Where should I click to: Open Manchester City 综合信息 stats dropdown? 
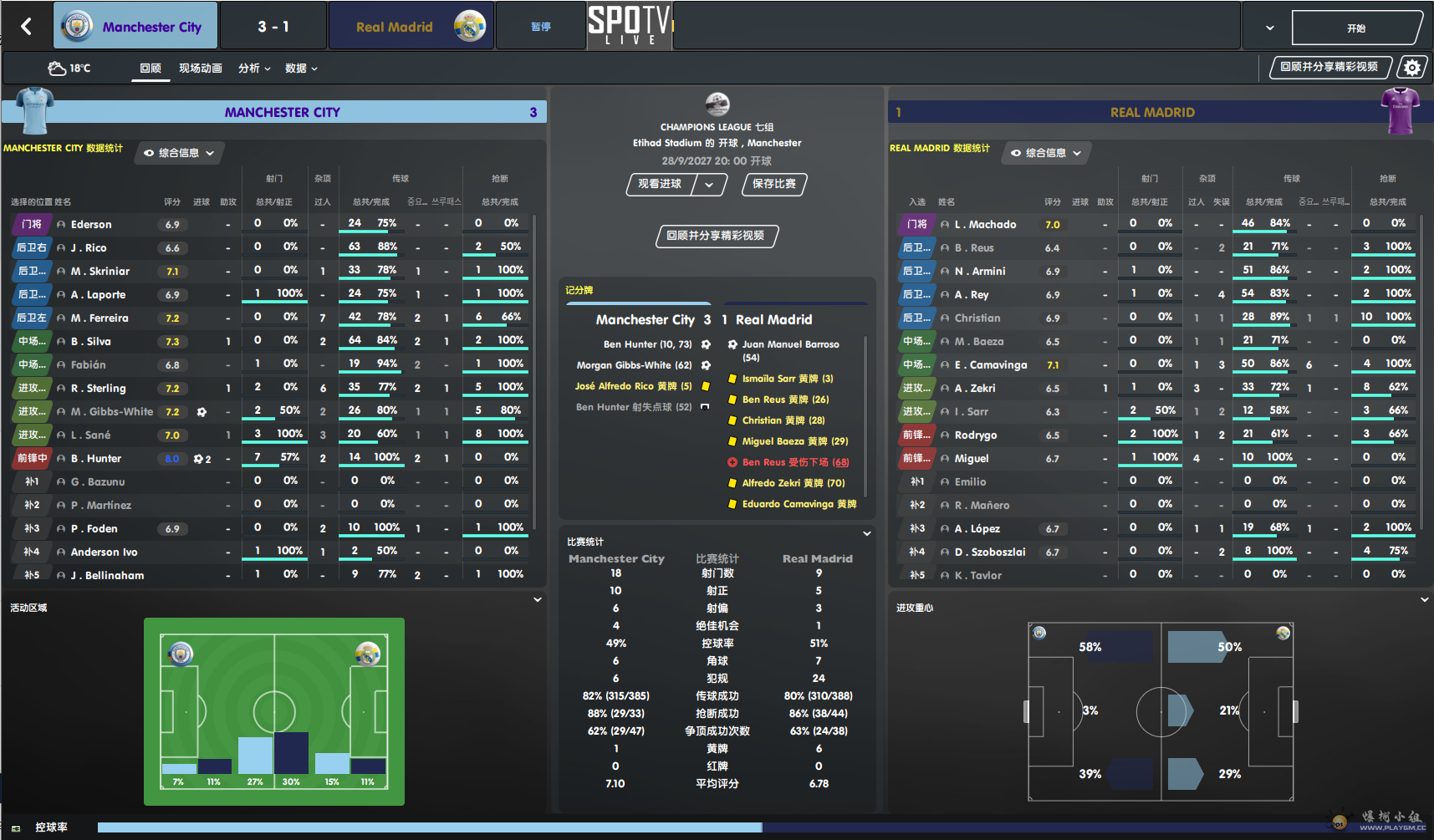[179, 153]
